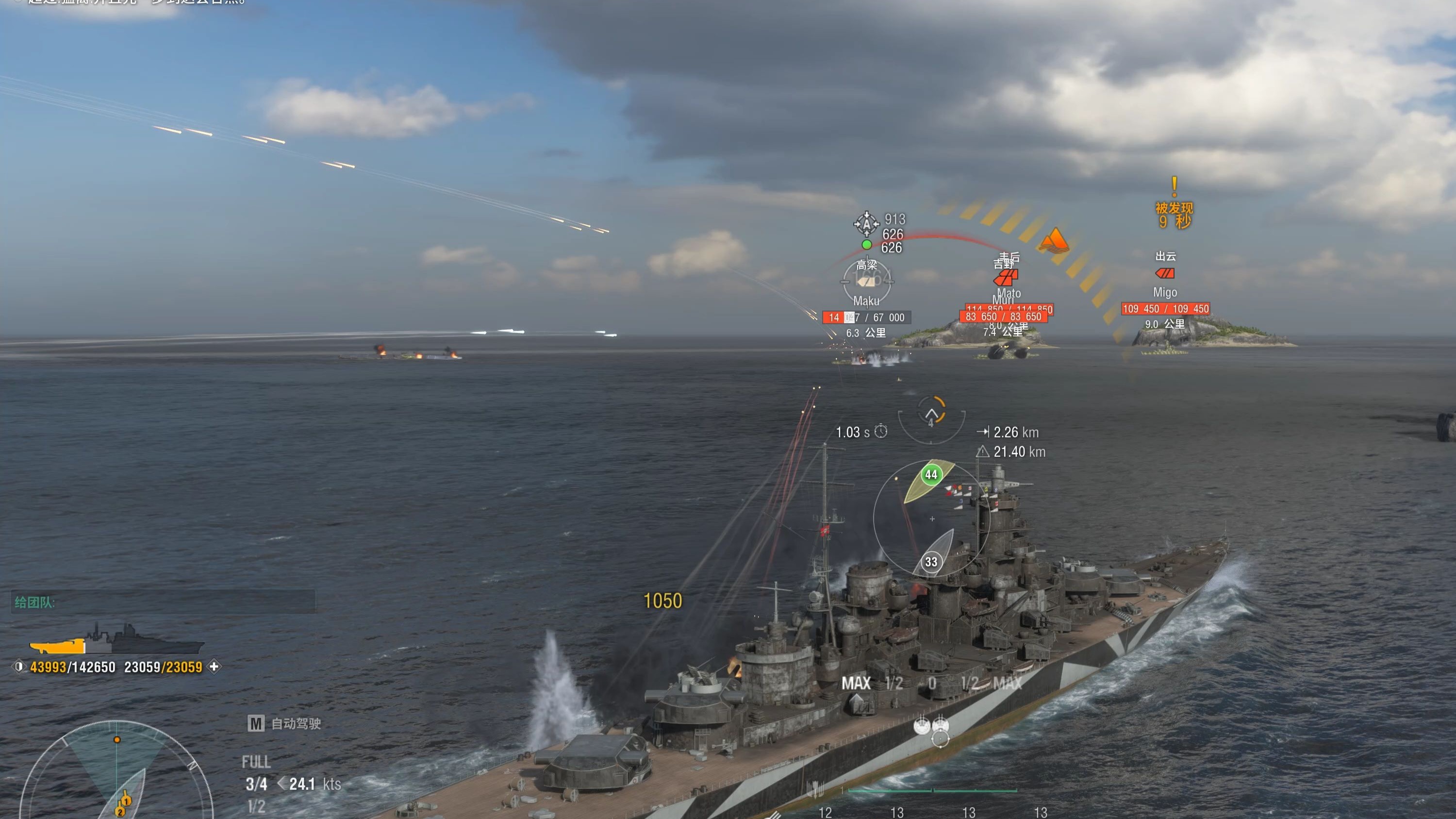Set the rudder to the left MAX position
The image size is (1456, 819).
856,684
